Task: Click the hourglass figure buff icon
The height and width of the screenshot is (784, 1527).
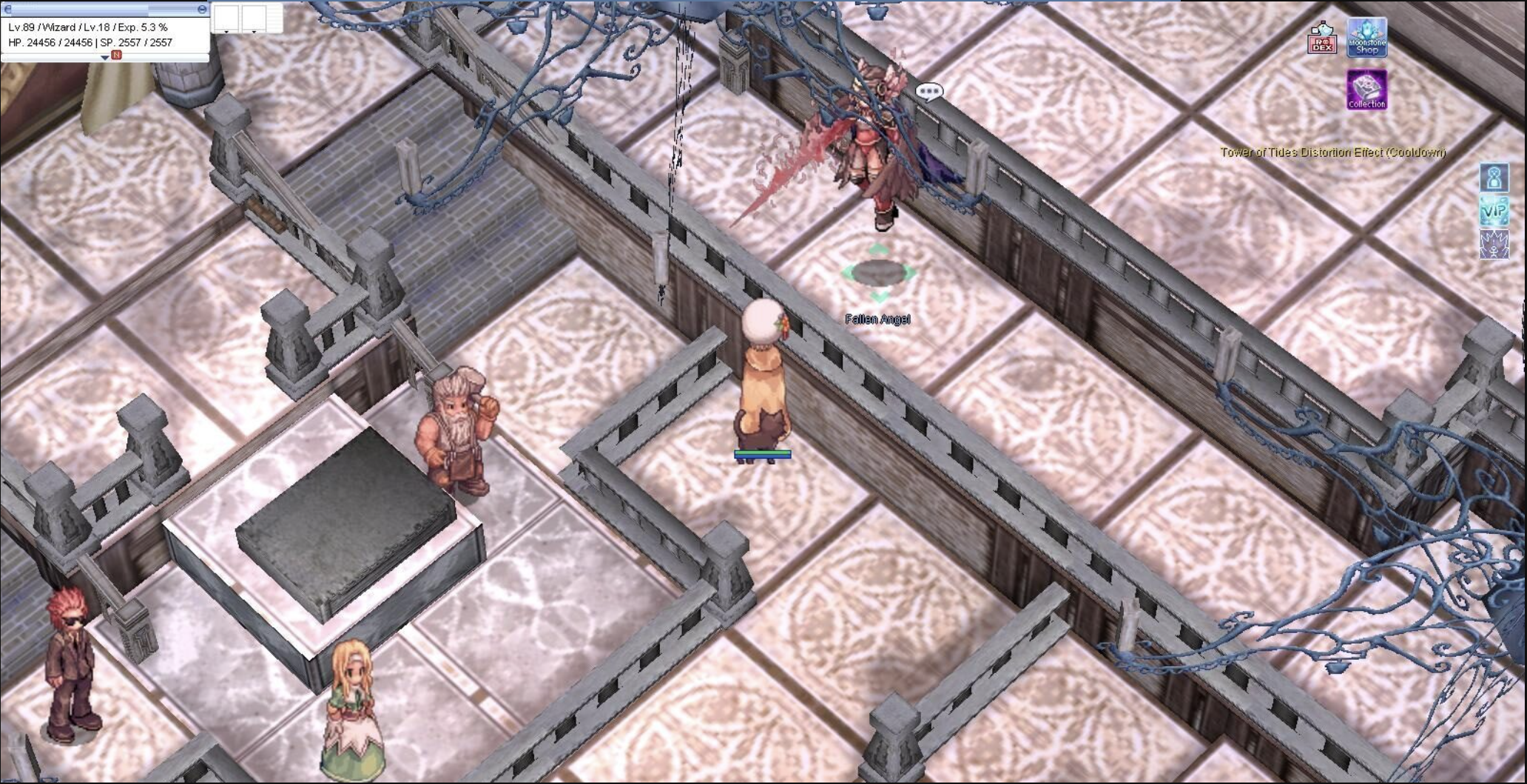Action: tap(1494, 178)
